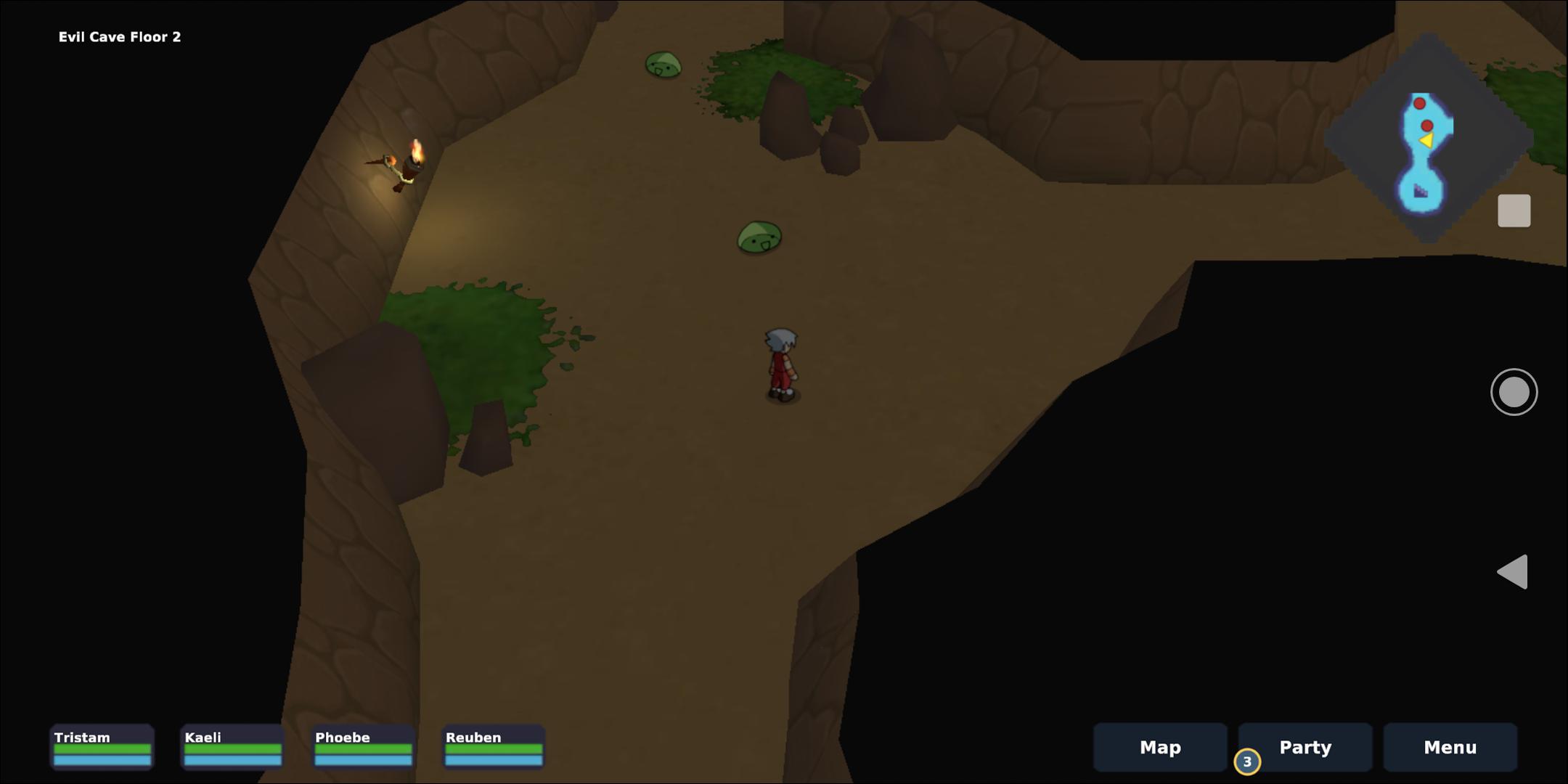Click the cave minimap
The width and height of the screenshot is (1568, 784).
pos(1427,138)
